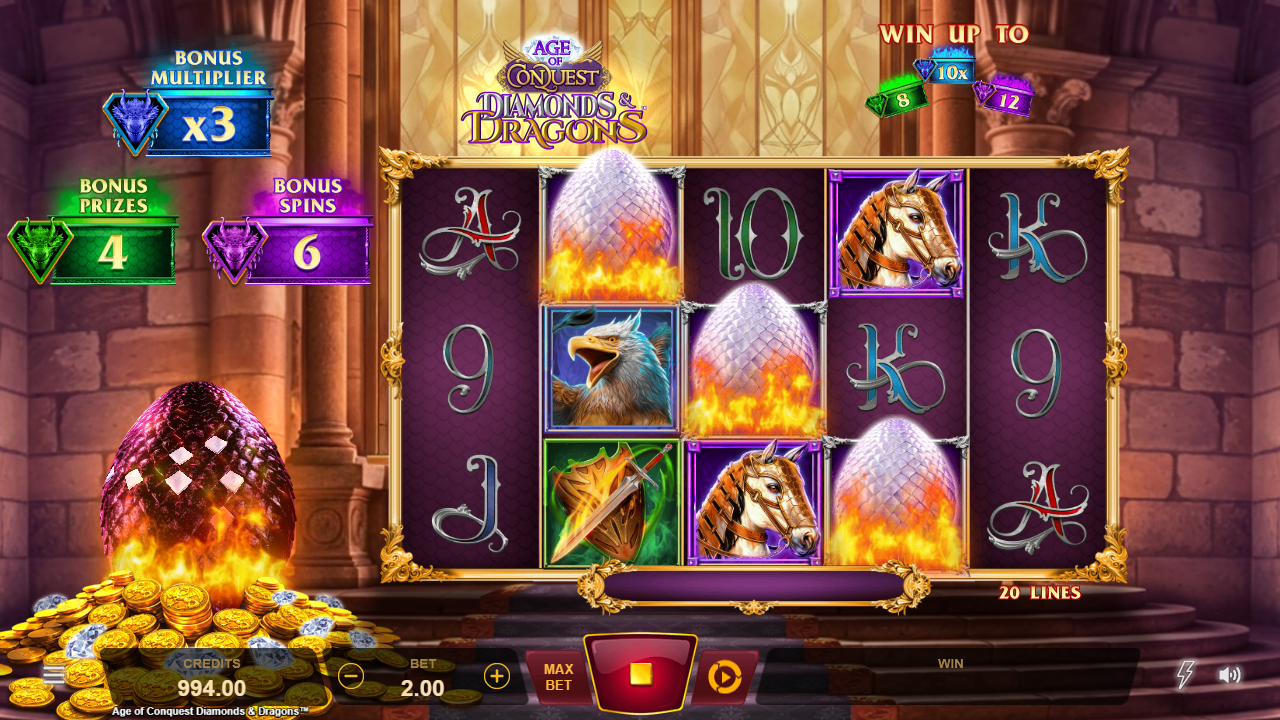Open the hamburger menu
This screenshot has width=1280, height=720.
click(54, 674)
